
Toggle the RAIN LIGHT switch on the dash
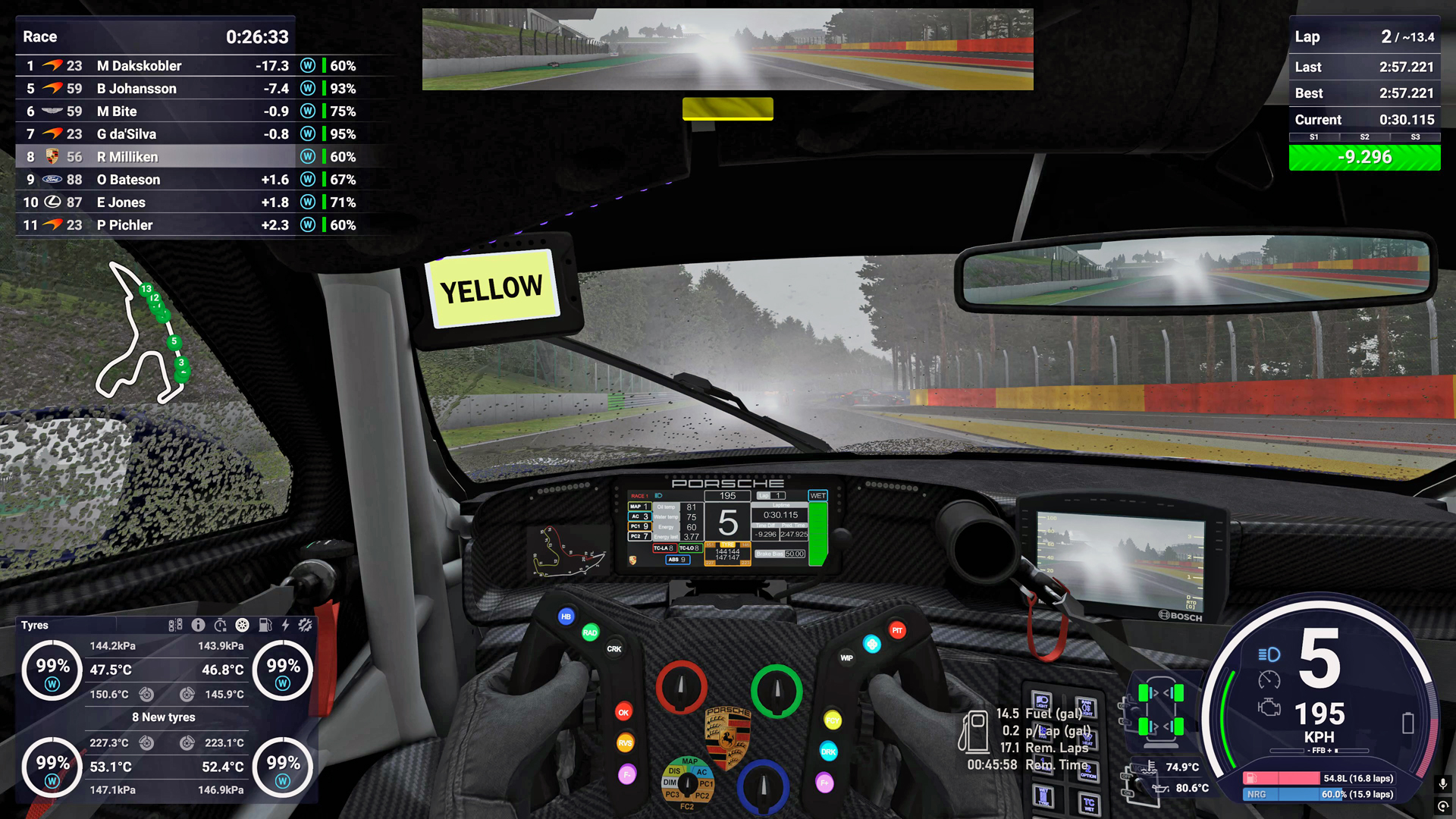tap(1087, 707)
